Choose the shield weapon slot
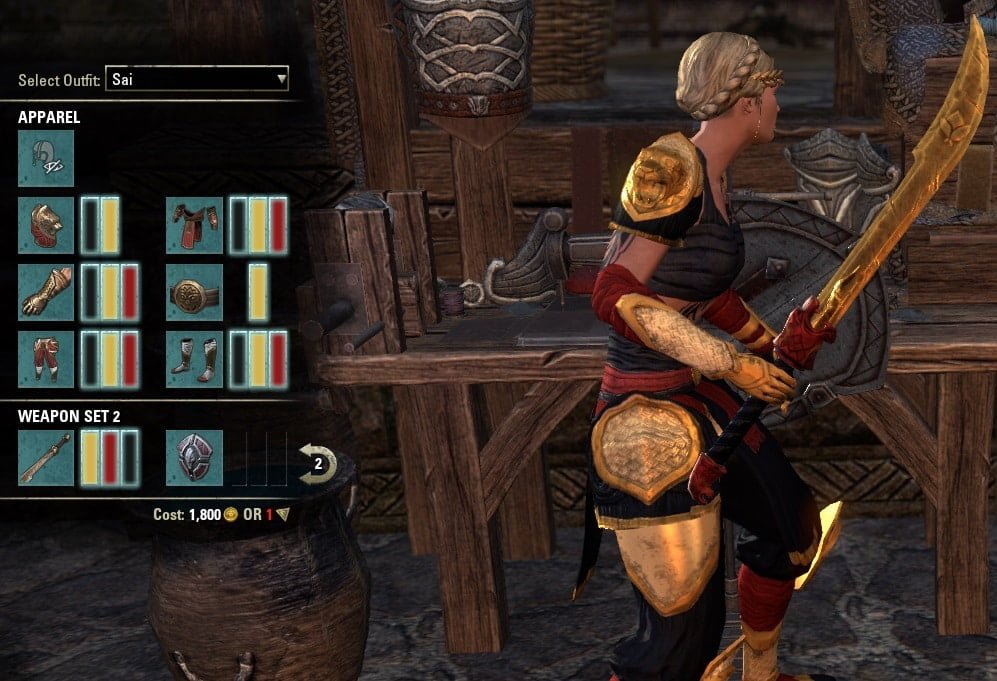This screenshot has height=681, width=997. click(194, 458)
